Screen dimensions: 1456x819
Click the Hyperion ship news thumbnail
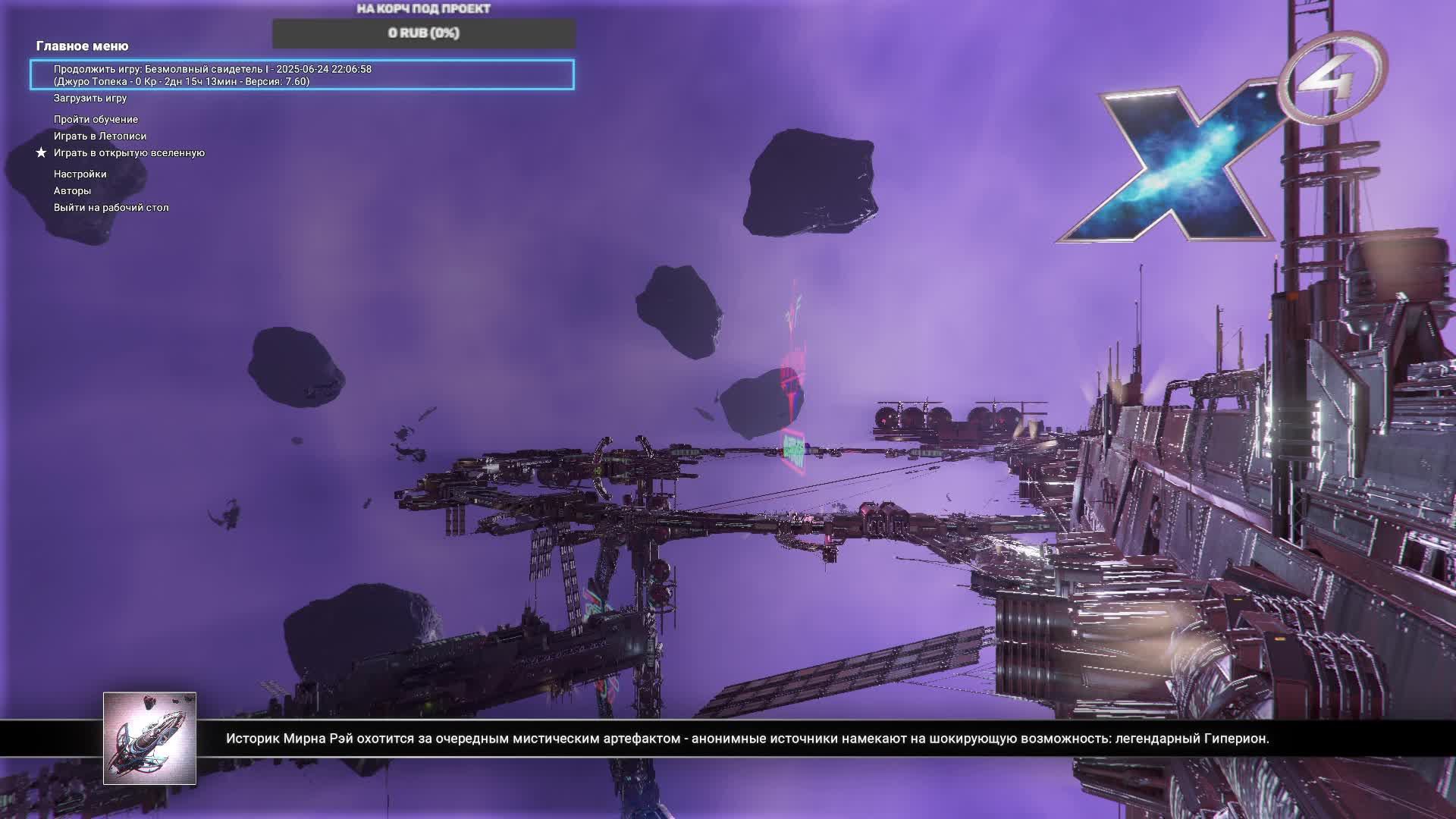click(149, 738)
